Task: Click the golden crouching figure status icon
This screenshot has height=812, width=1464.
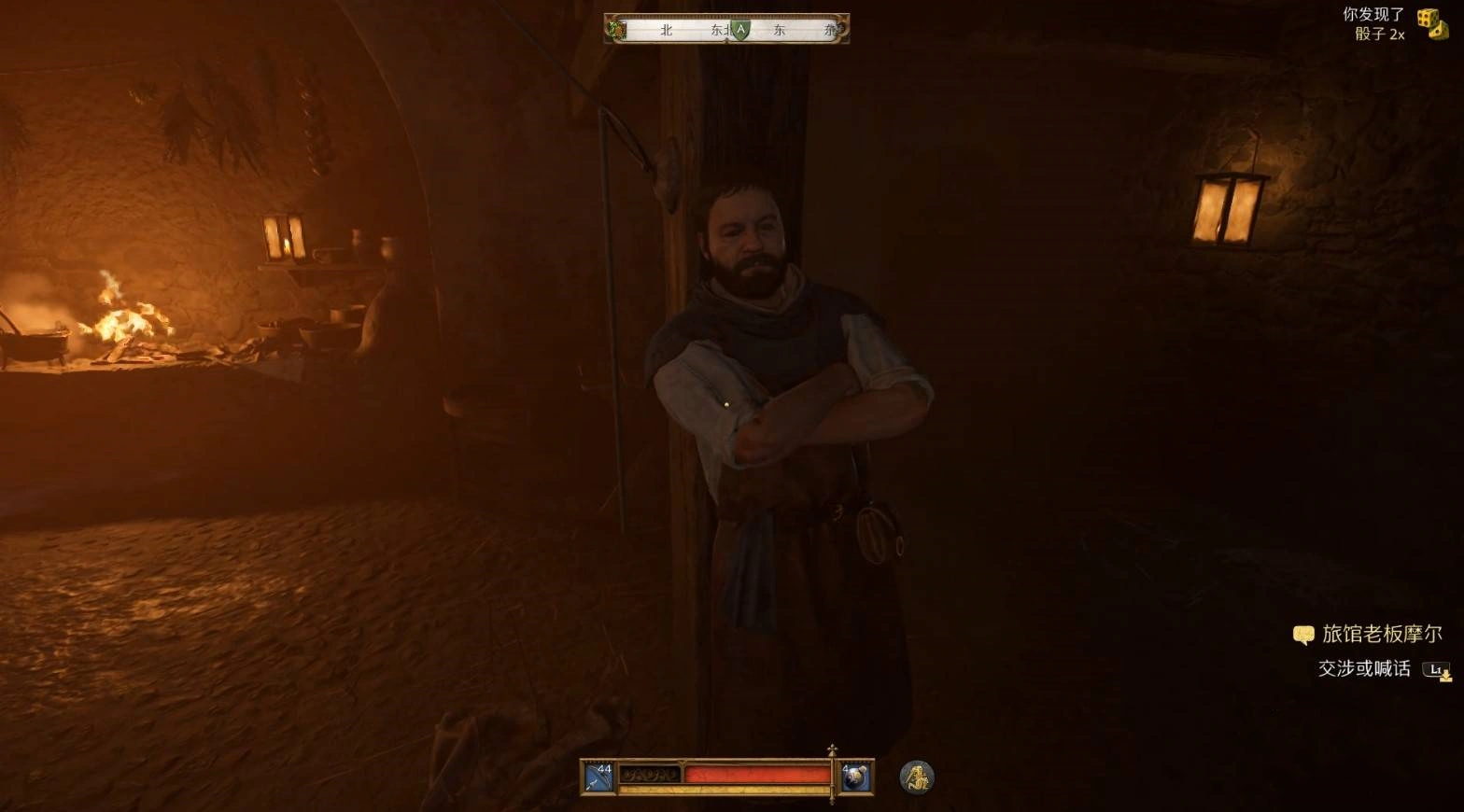Action: coord(917,777)
